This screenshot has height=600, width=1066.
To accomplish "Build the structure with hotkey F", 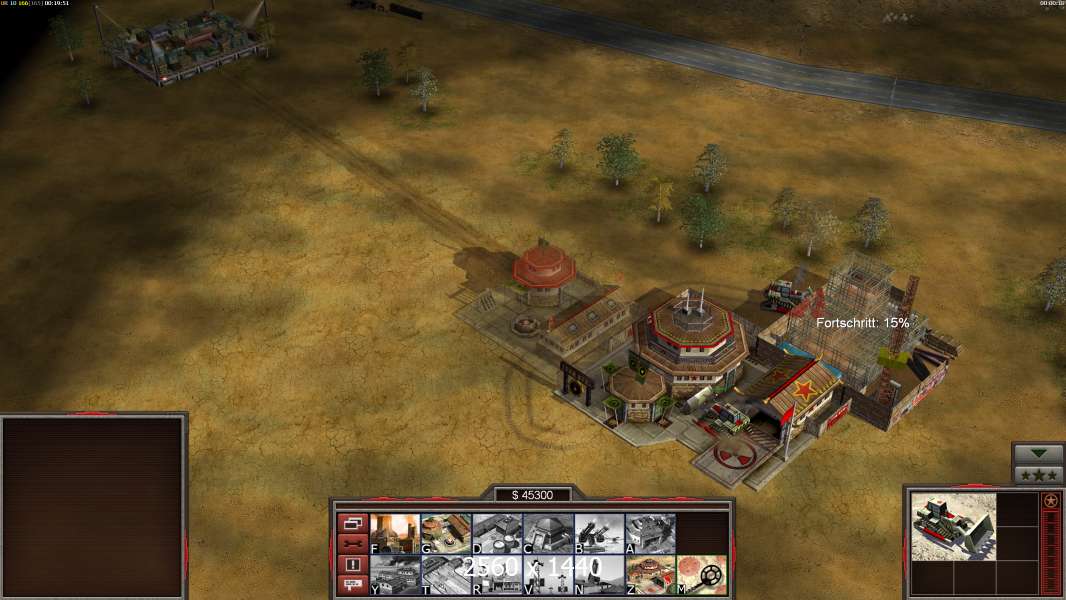I will 395,534.
